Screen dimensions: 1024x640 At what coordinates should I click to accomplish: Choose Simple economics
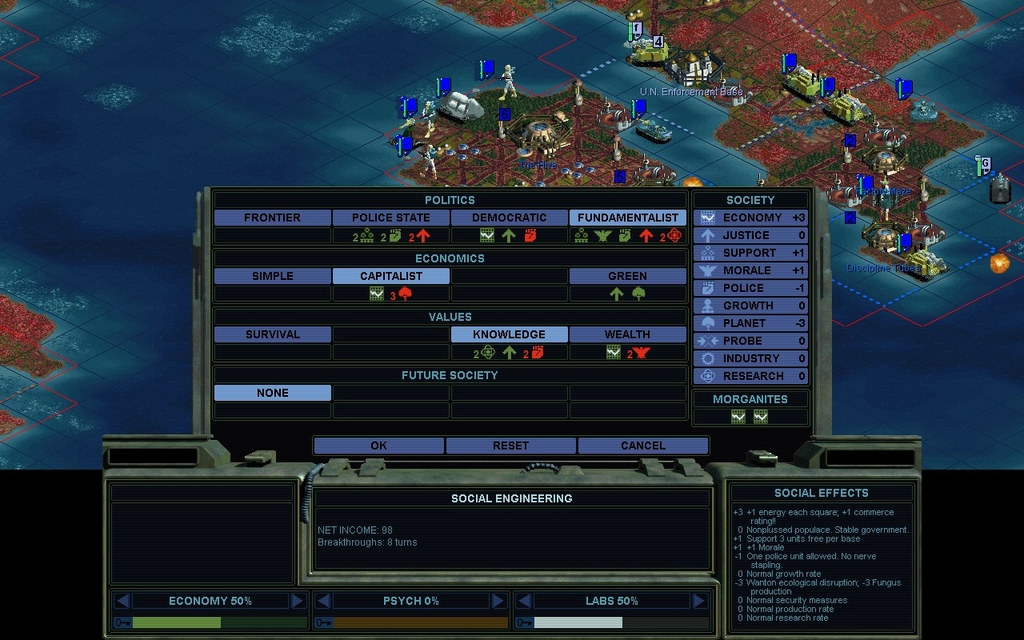(x=272, y=276)
